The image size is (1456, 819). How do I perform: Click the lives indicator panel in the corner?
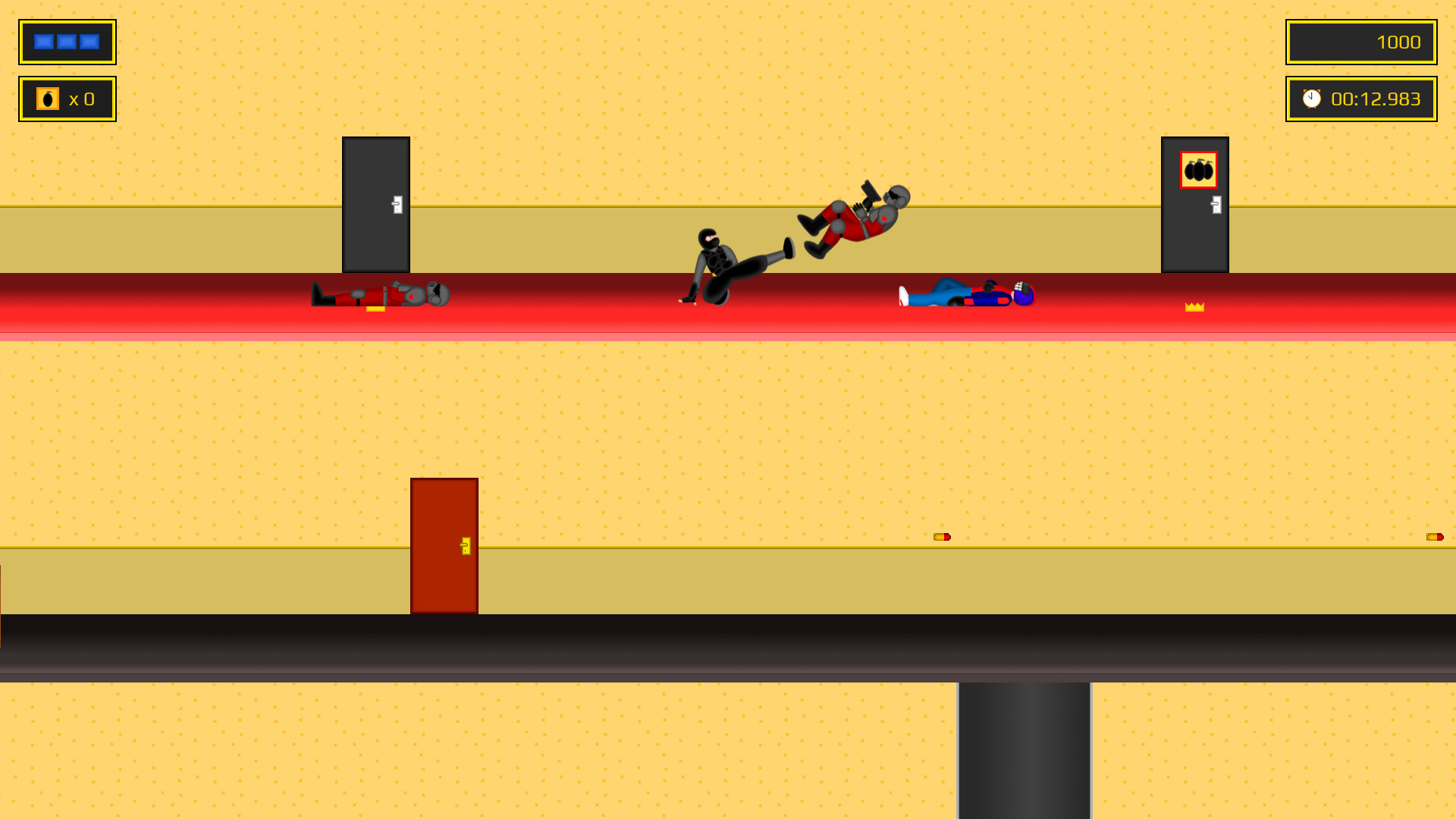(67, 42)
